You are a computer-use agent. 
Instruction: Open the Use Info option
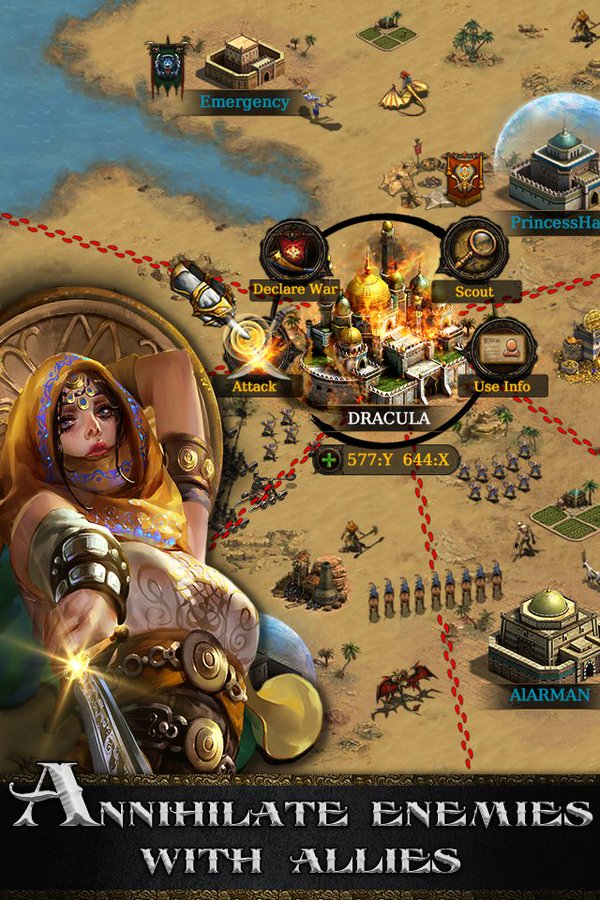[x=502, y=352]
